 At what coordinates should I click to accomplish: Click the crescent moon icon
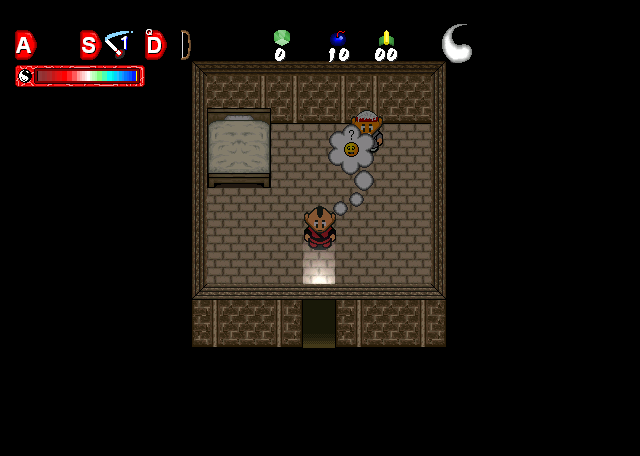tap(457, 43)
